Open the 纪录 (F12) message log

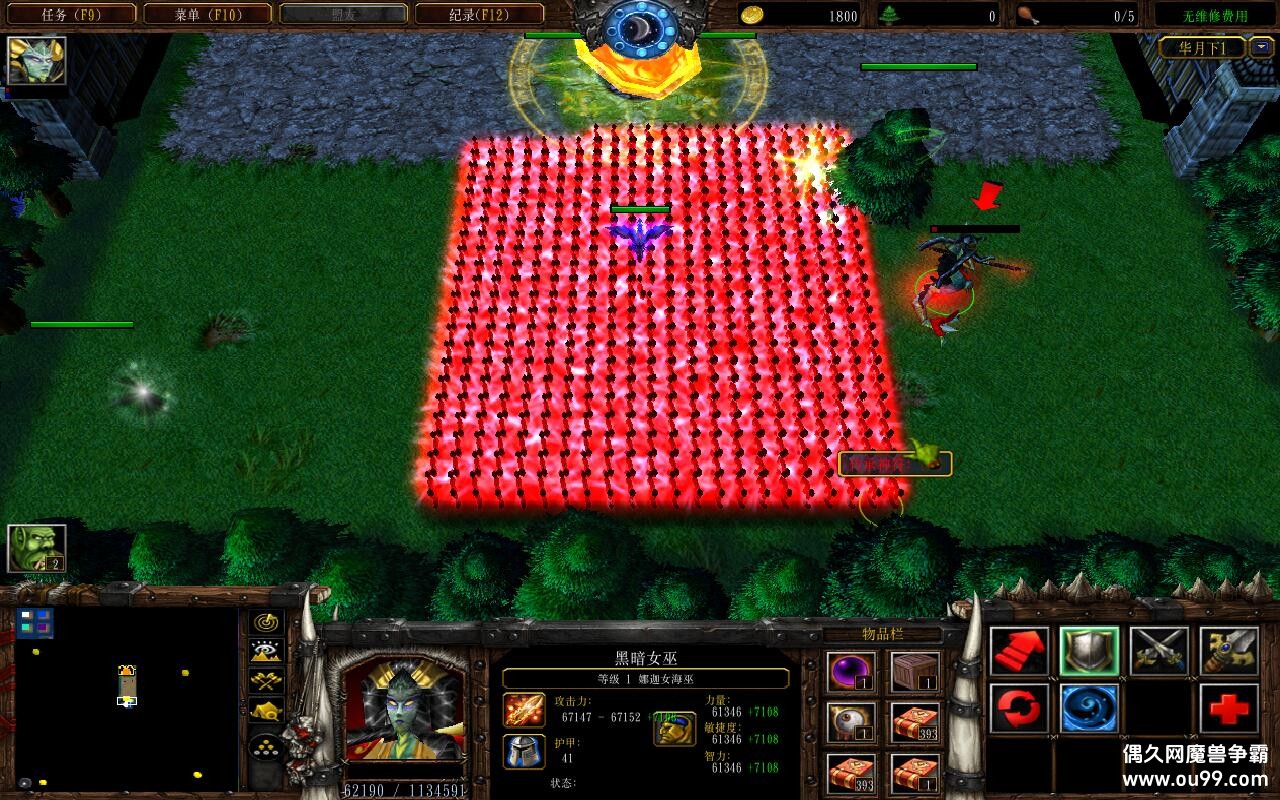(x=479, y=14)
